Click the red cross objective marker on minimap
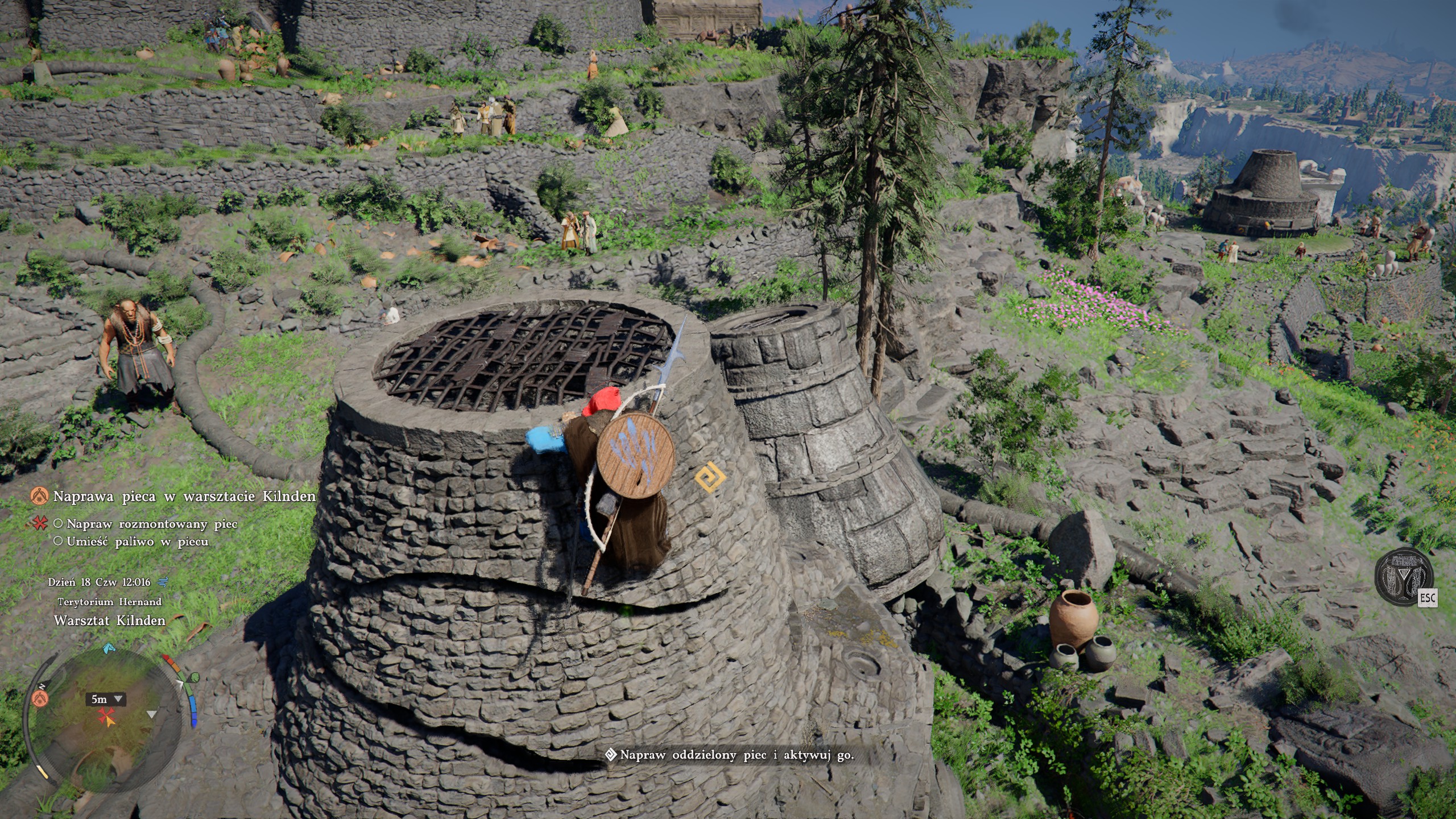1456x819 pixels. coord(106,718)
